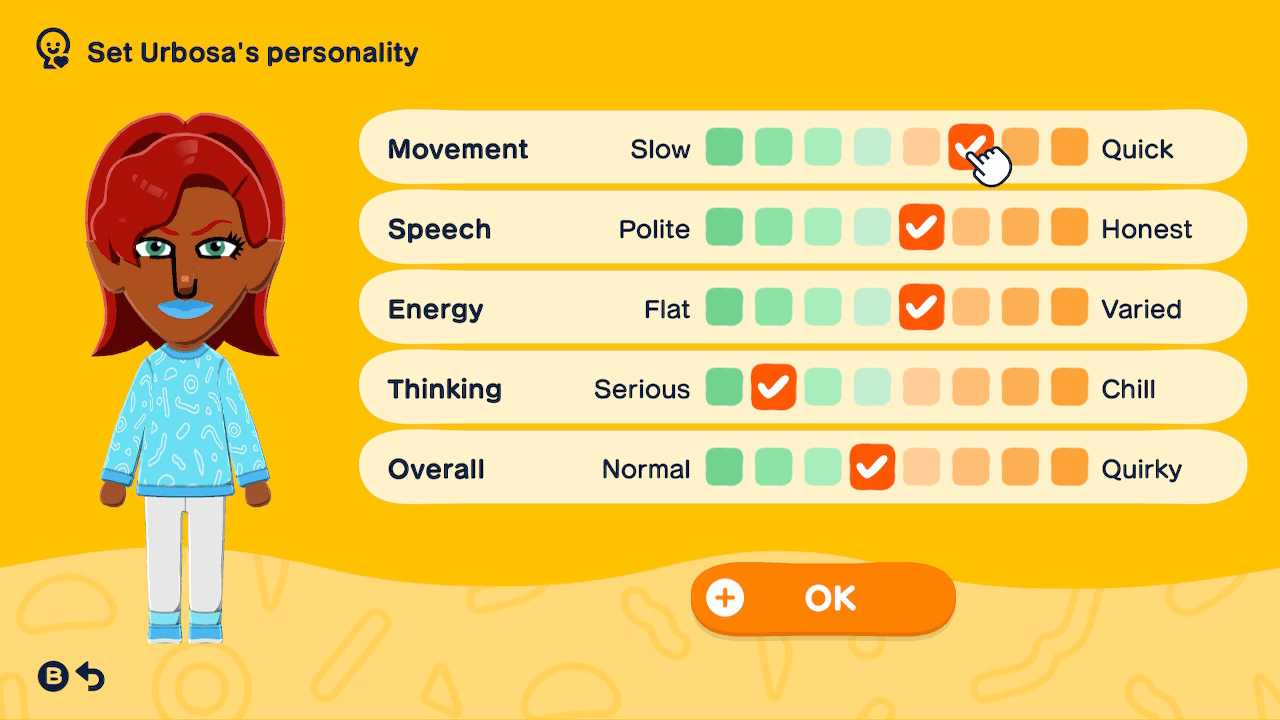The height and width of the screenshot is (720, 1280).
Task: Set Energy to the leftmost Flat level
Action: [x=724, y=308]
